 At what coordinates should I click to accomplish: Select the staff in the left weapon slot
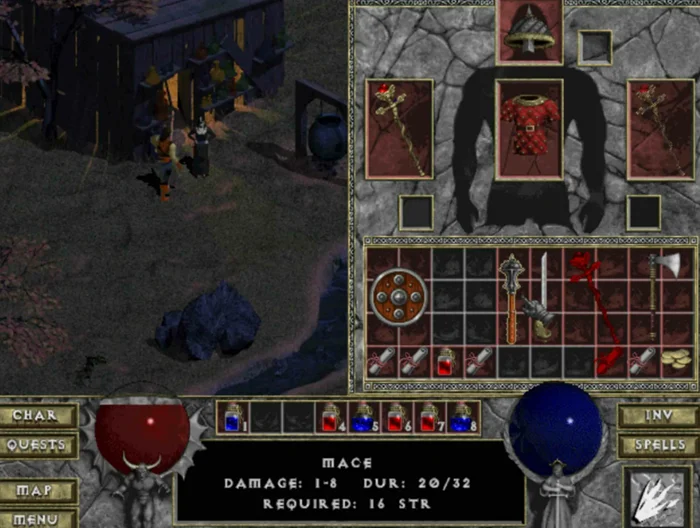tap(399, 129)
